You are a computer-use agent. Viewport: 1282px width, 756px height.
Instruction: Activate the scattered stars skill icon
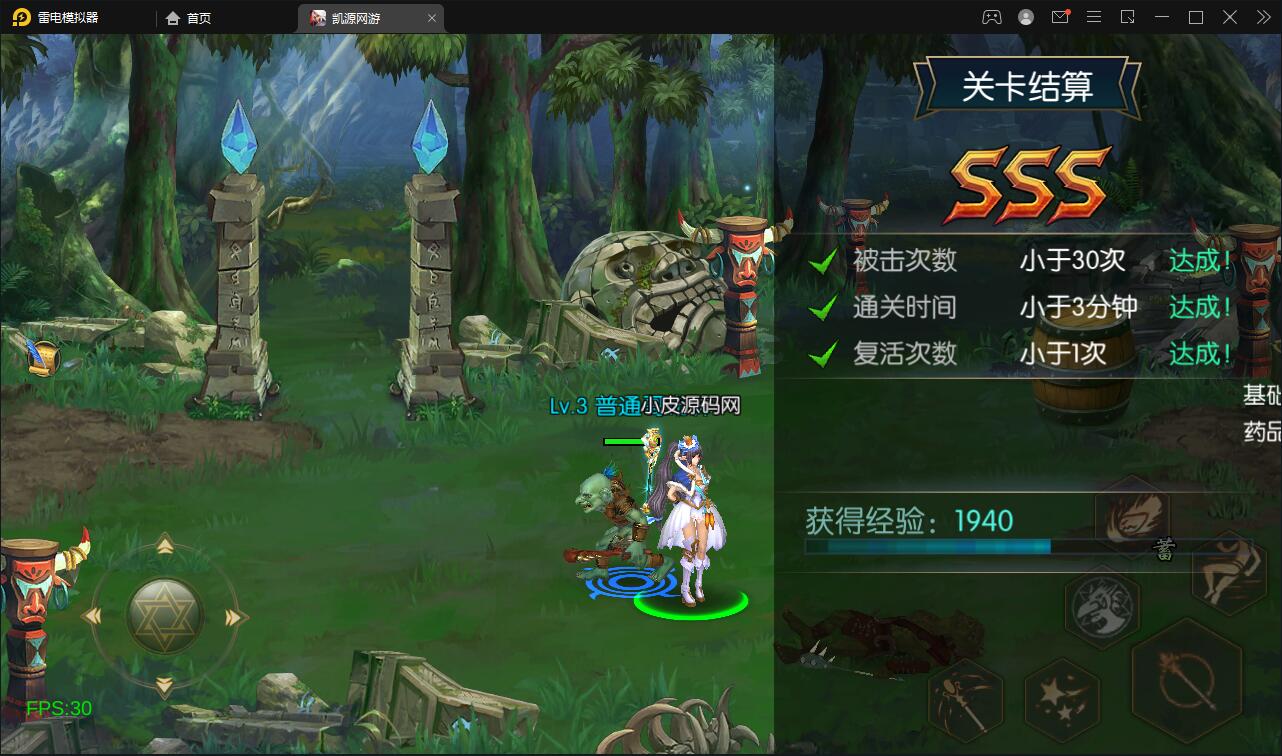coord(1064,699)
